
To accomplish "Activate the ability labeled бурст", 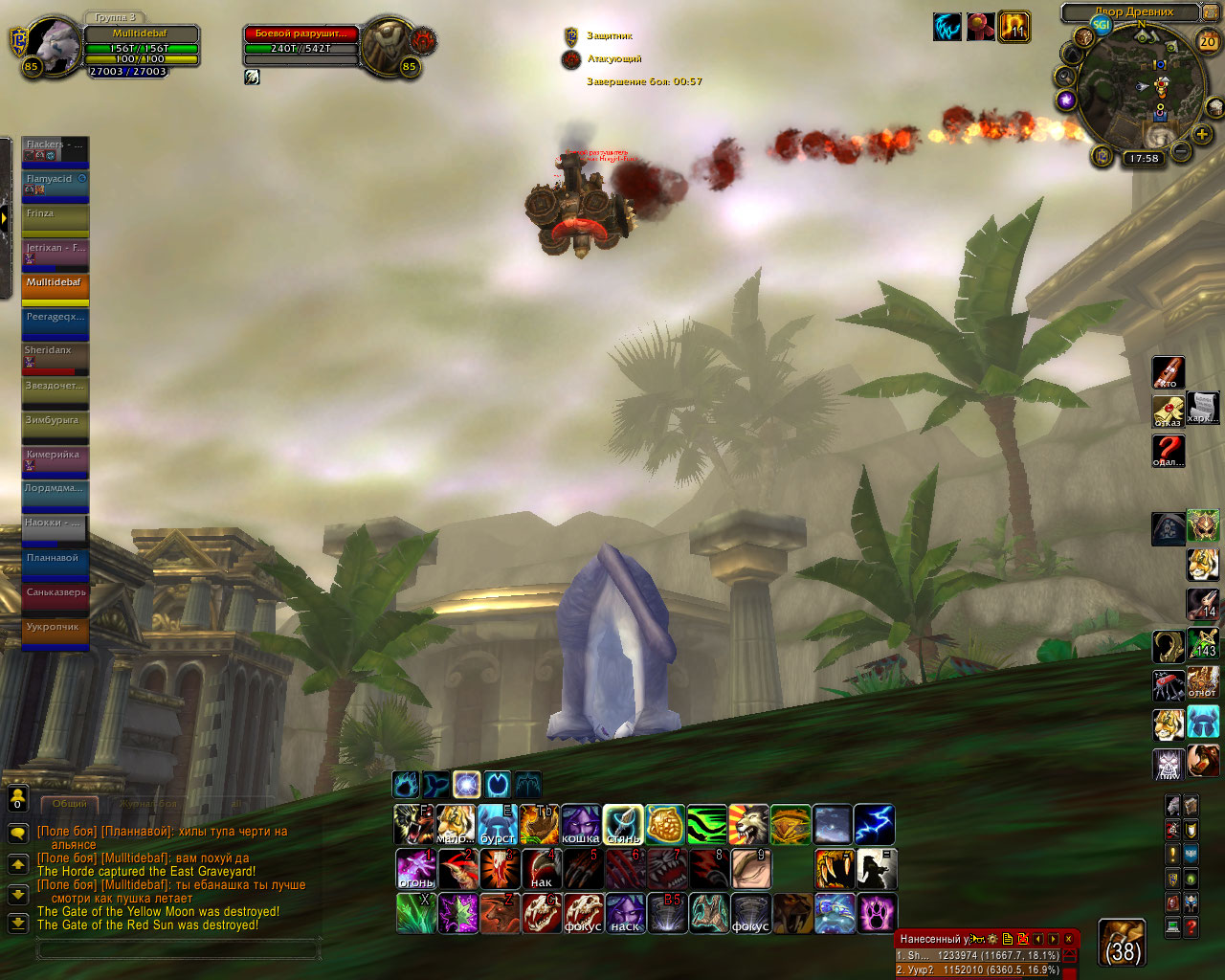I will 498,824.
